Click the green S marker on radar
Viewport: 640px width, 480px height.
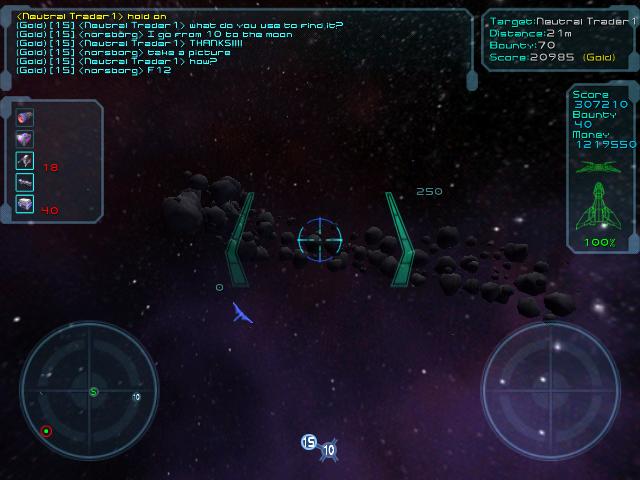point(94,392)
